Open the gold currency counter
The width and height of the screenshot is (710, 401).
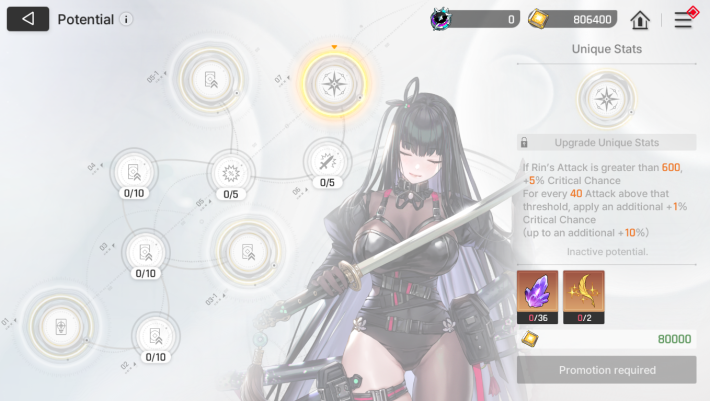pos(575,19)
